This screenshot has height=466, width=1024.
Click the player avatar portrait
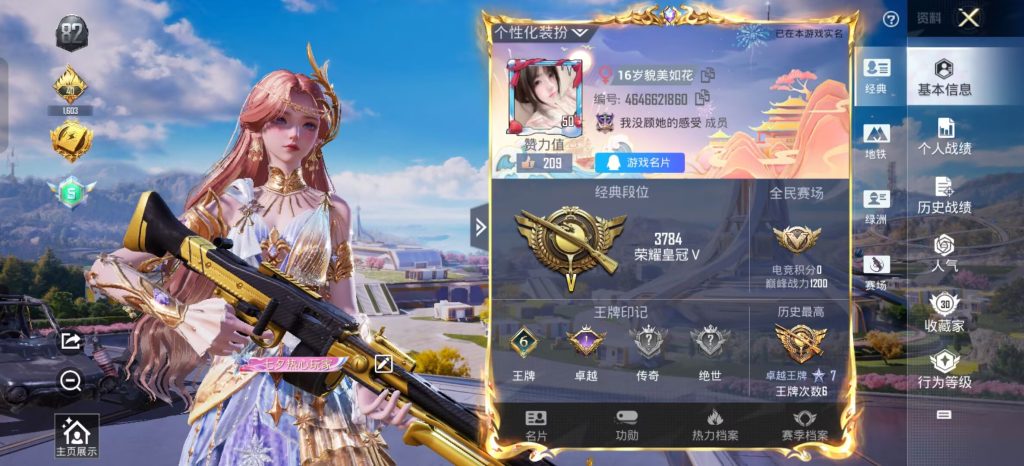[x=544, y=97]
